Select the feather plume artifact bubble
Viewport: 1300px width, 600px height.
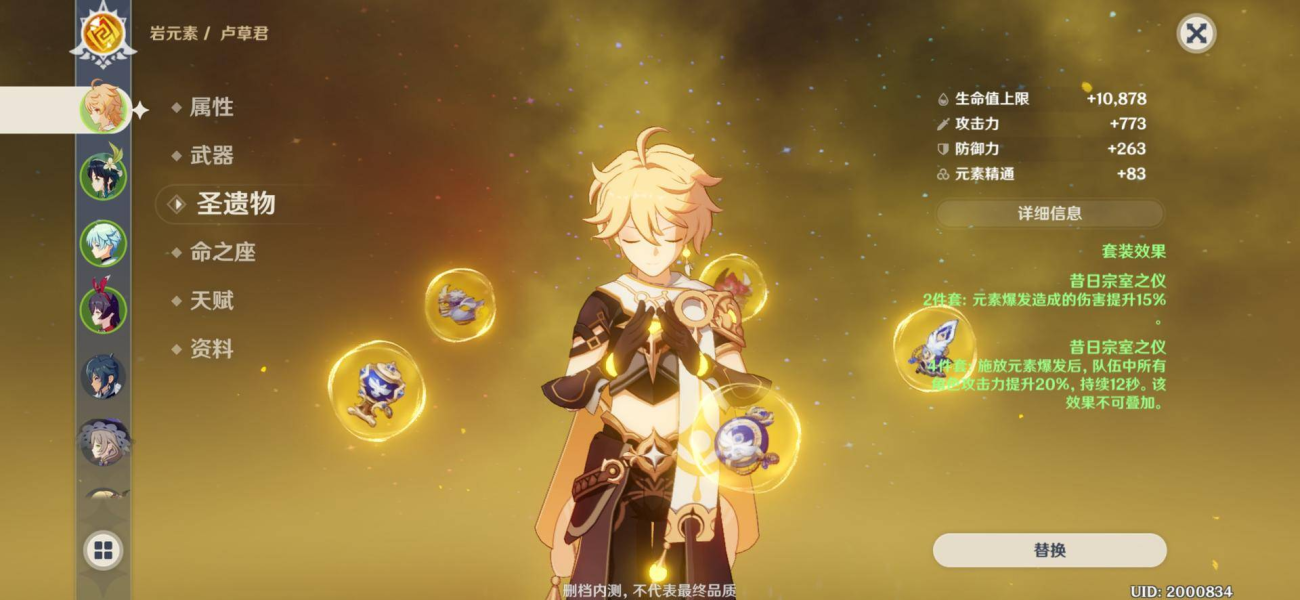point(934,348)
